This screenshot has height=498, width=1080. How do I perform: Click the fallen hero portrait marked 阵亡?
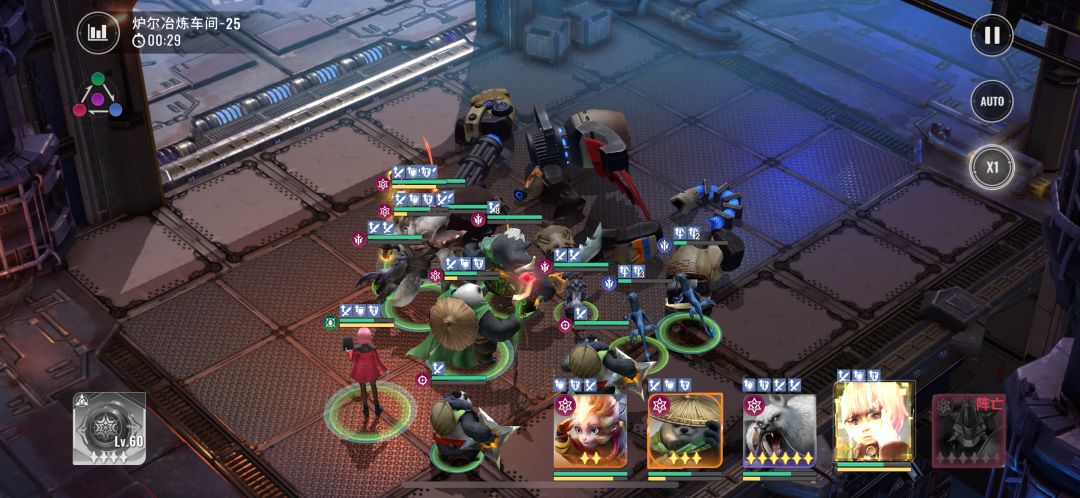coord(967,430)
